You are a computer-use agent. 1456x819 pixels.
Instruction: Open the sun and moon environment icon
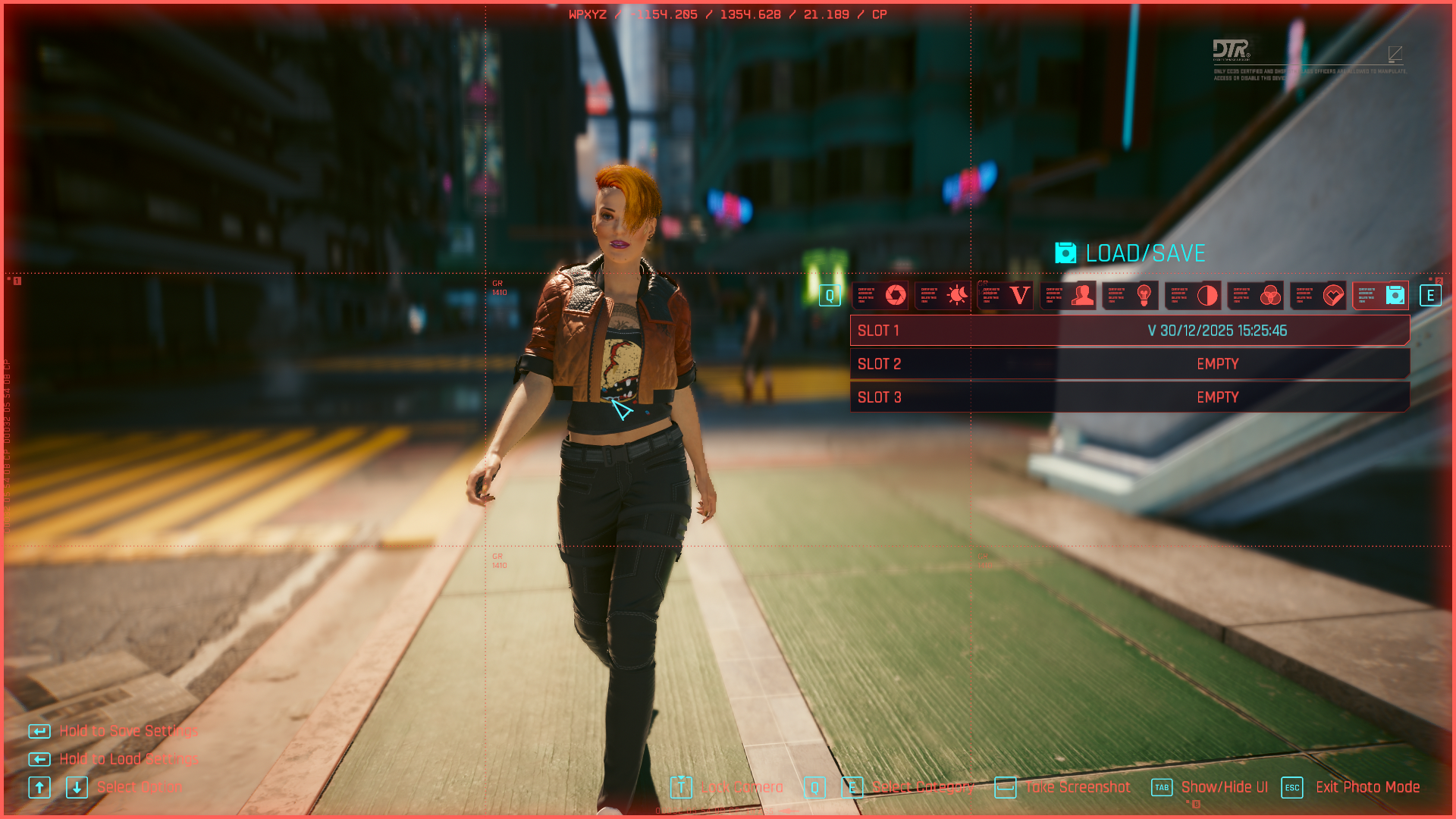click(x=957, y=296)
